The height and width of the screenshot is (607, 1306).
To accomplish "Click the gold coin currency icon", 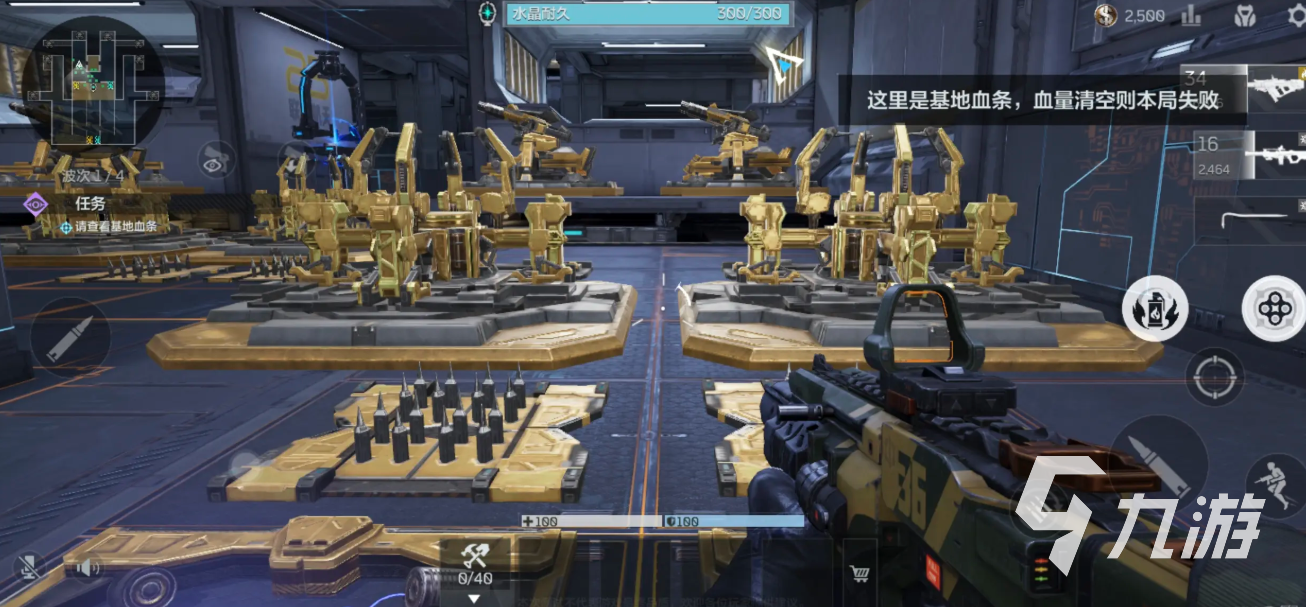I will click(1105, 15).
